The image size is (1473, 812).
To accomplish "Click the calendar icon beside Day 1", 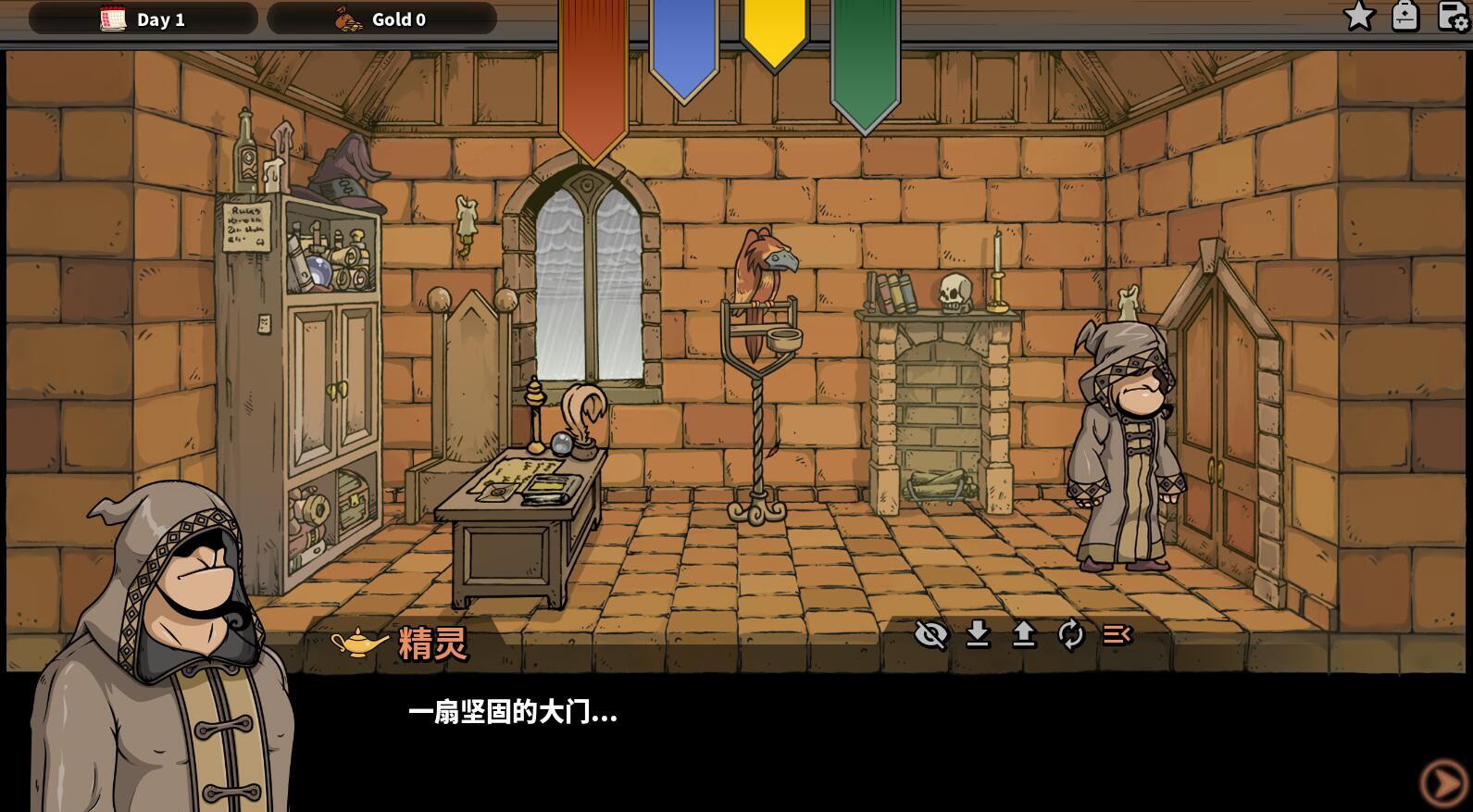I will (x=112, y=17).
